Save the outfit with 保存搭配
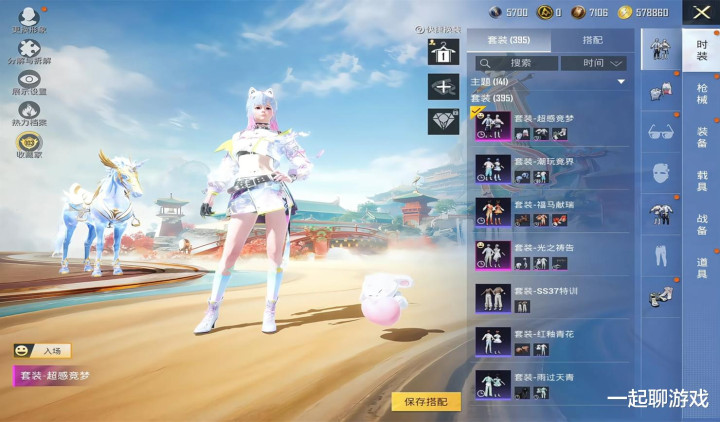The image size is (720, 422). pyautogui.click(x=426, y=401)
